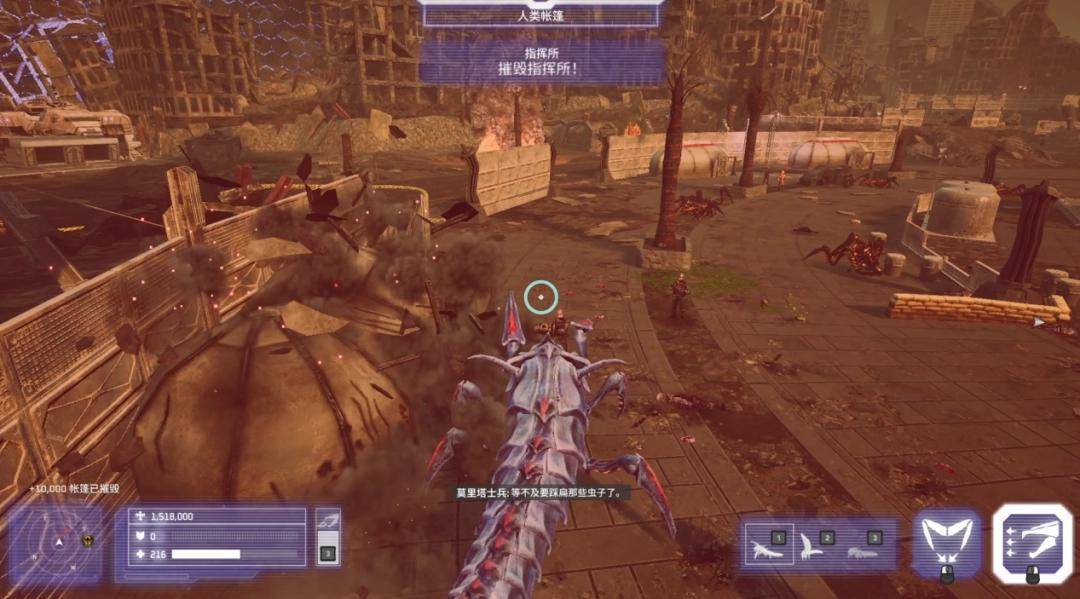Click the minimap radar panel
Image resolution: width=1080 pixels, height=599 pixels.
pyautogui.click(x=57, y=541)
